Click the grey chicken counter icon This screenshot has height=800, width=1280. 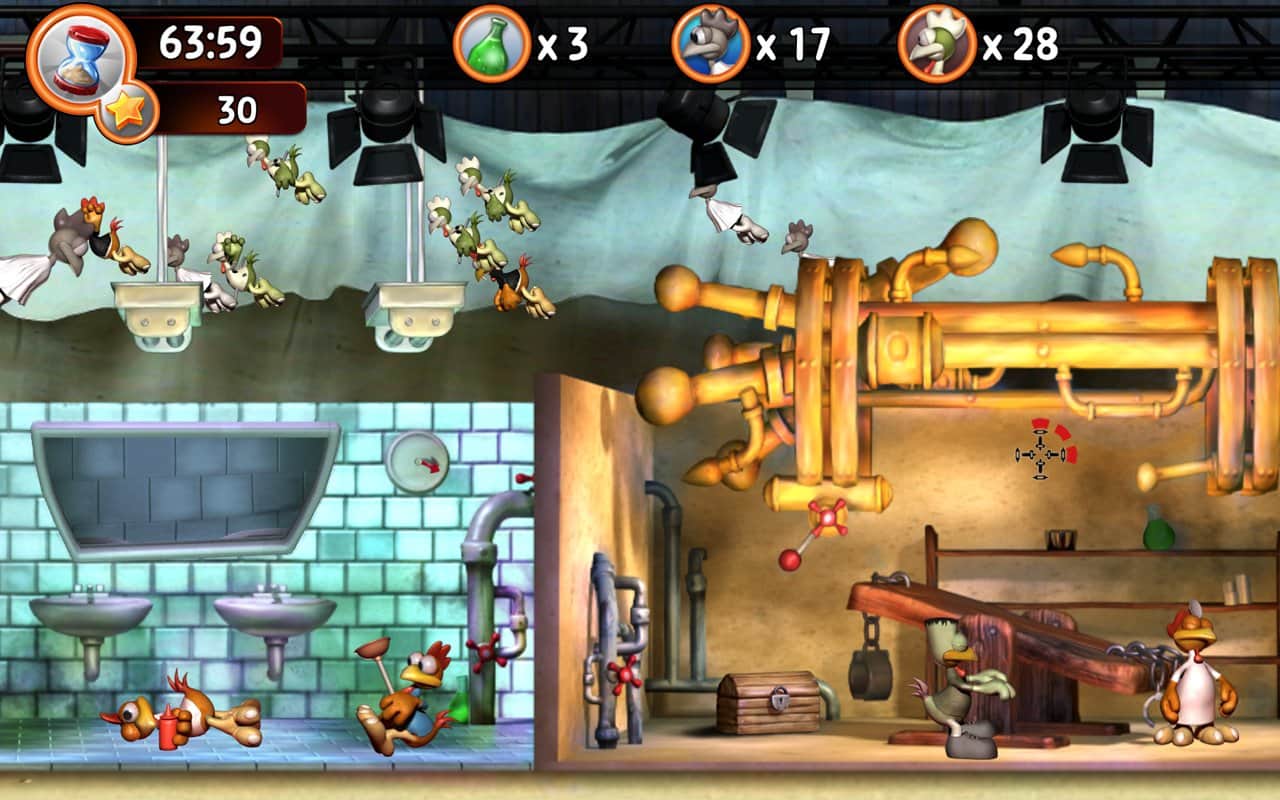pos(711,44)
